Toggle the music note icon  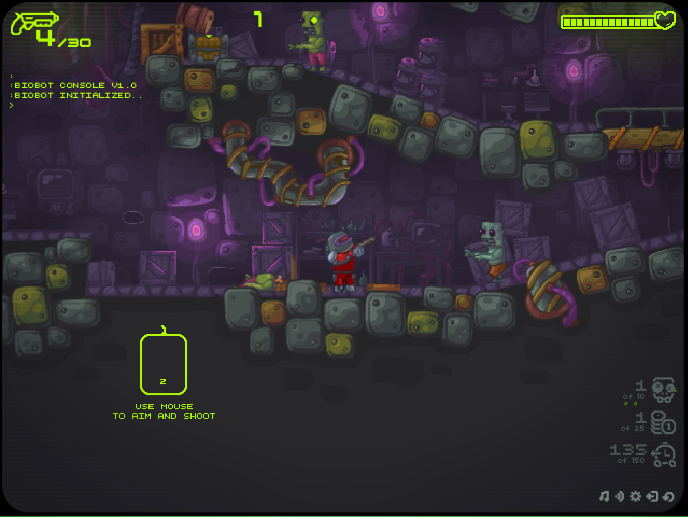604,496
